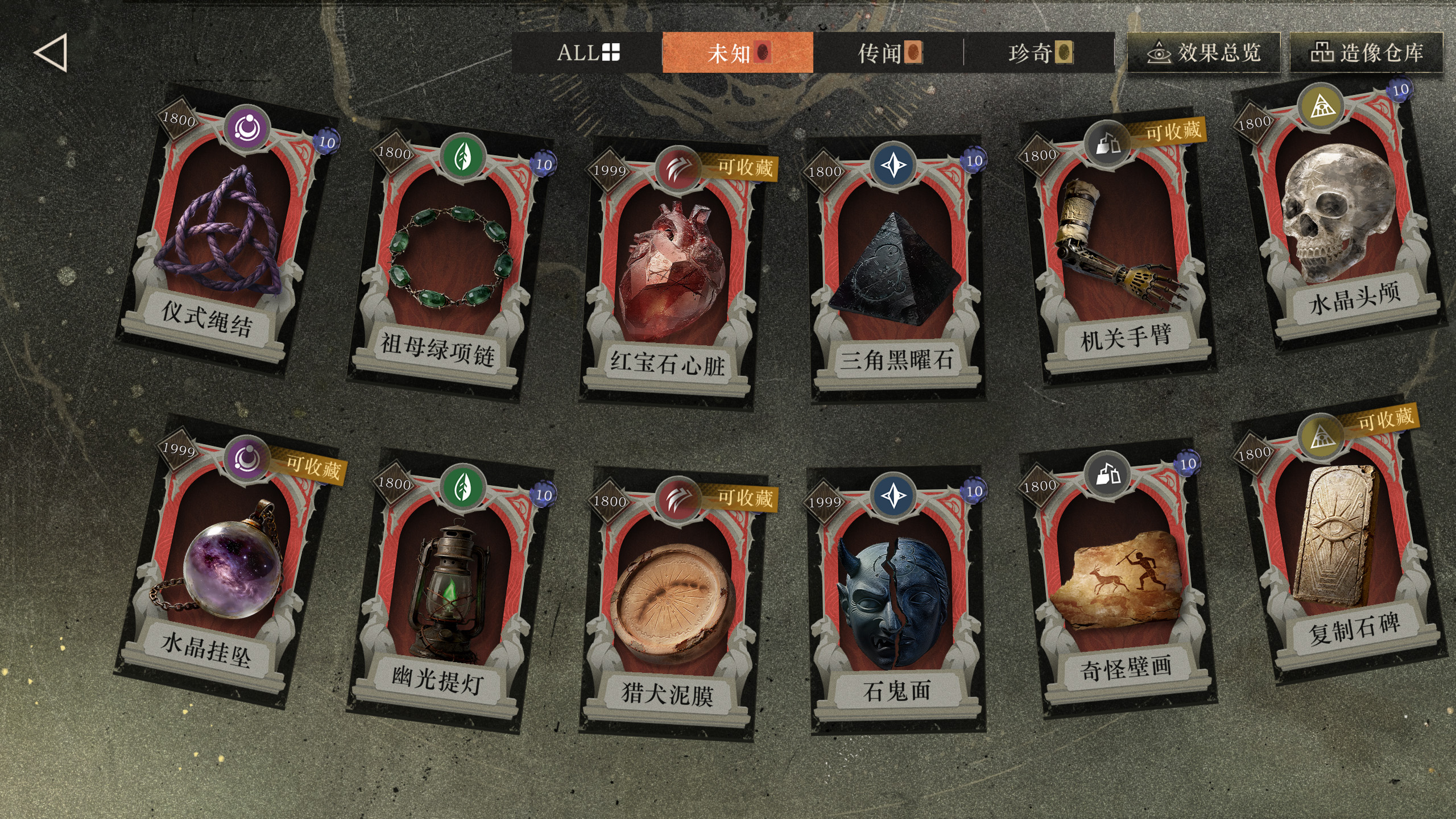Select the 未知 category tab

tap(738, 53)
